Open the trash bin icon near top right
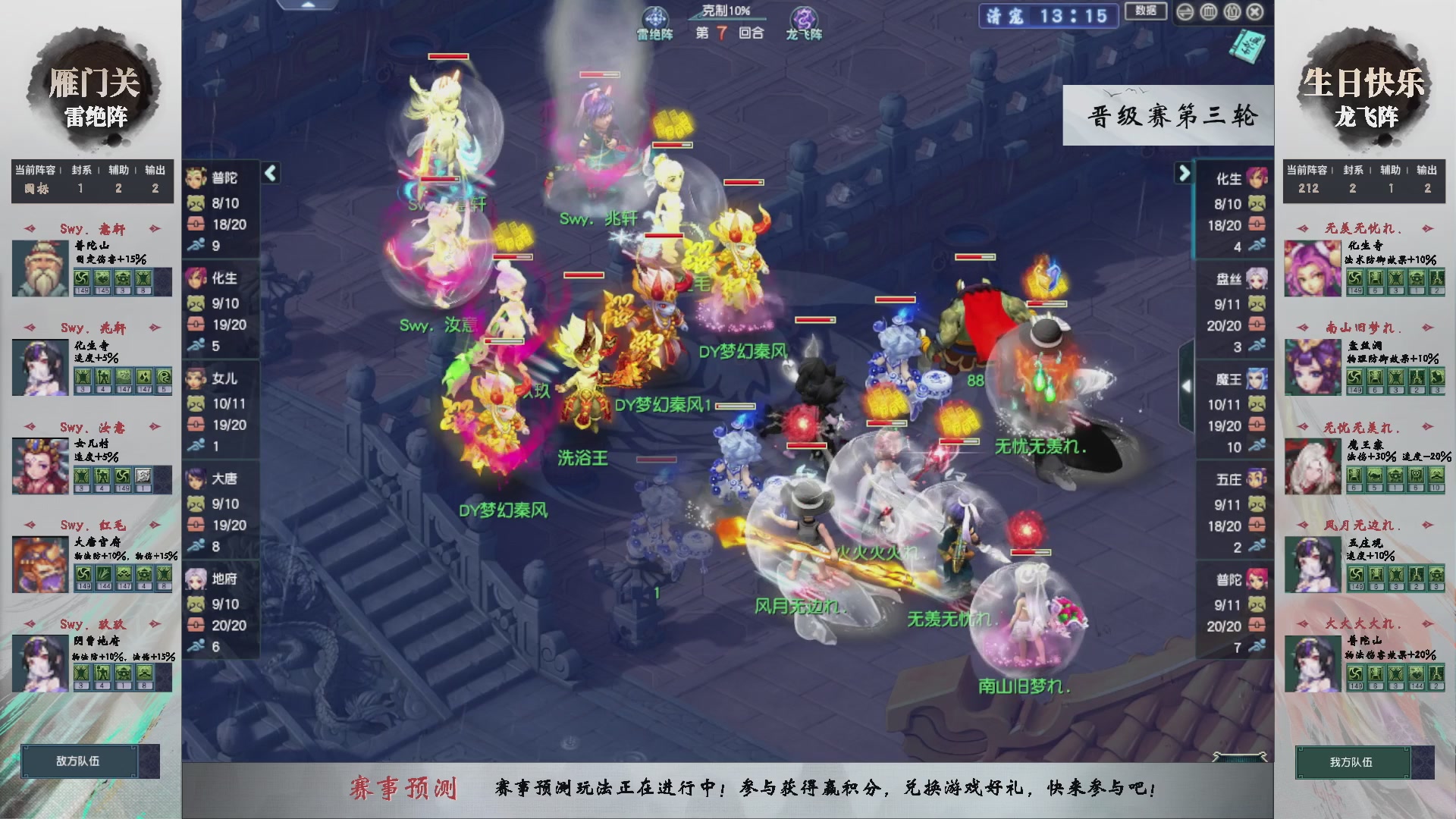The image size is (1456, 819). coord(1208,12)
